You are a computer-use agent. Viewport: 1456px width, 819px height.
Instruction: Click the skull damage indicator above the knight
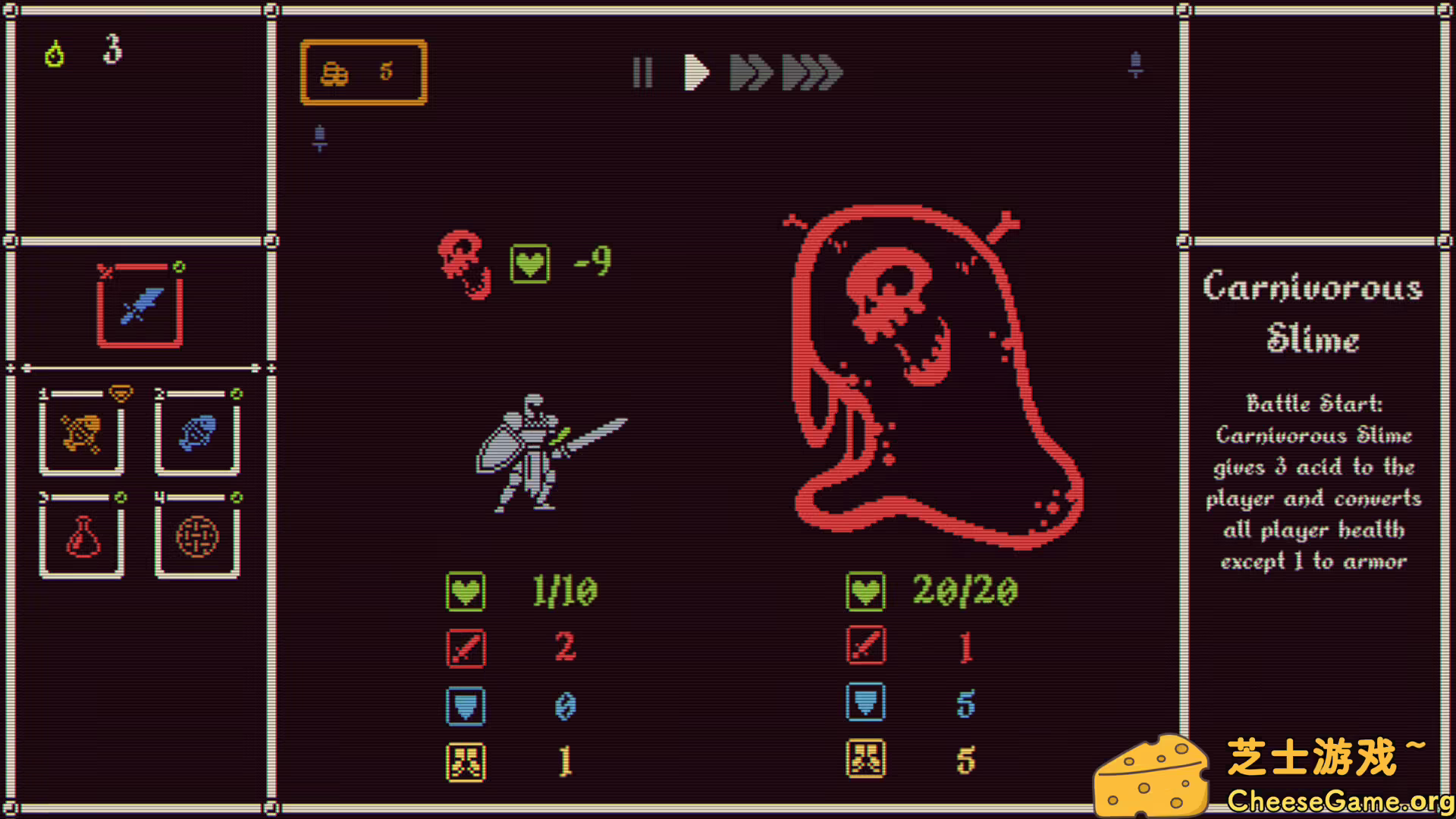point(465,263)
